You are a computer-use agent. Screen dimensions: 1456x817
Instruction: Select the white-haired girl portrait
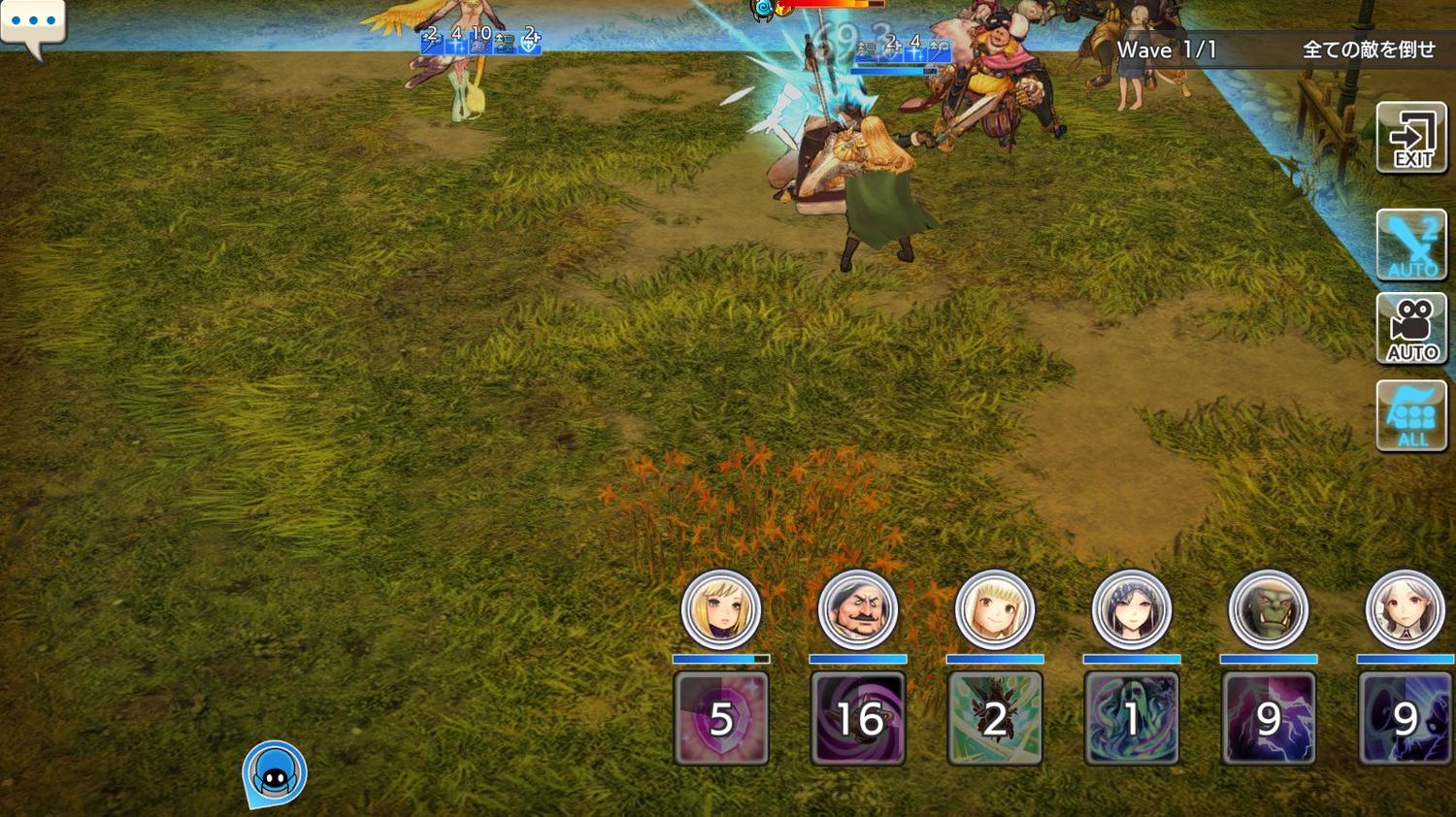pyautogui.click(x=1405, y=610)
